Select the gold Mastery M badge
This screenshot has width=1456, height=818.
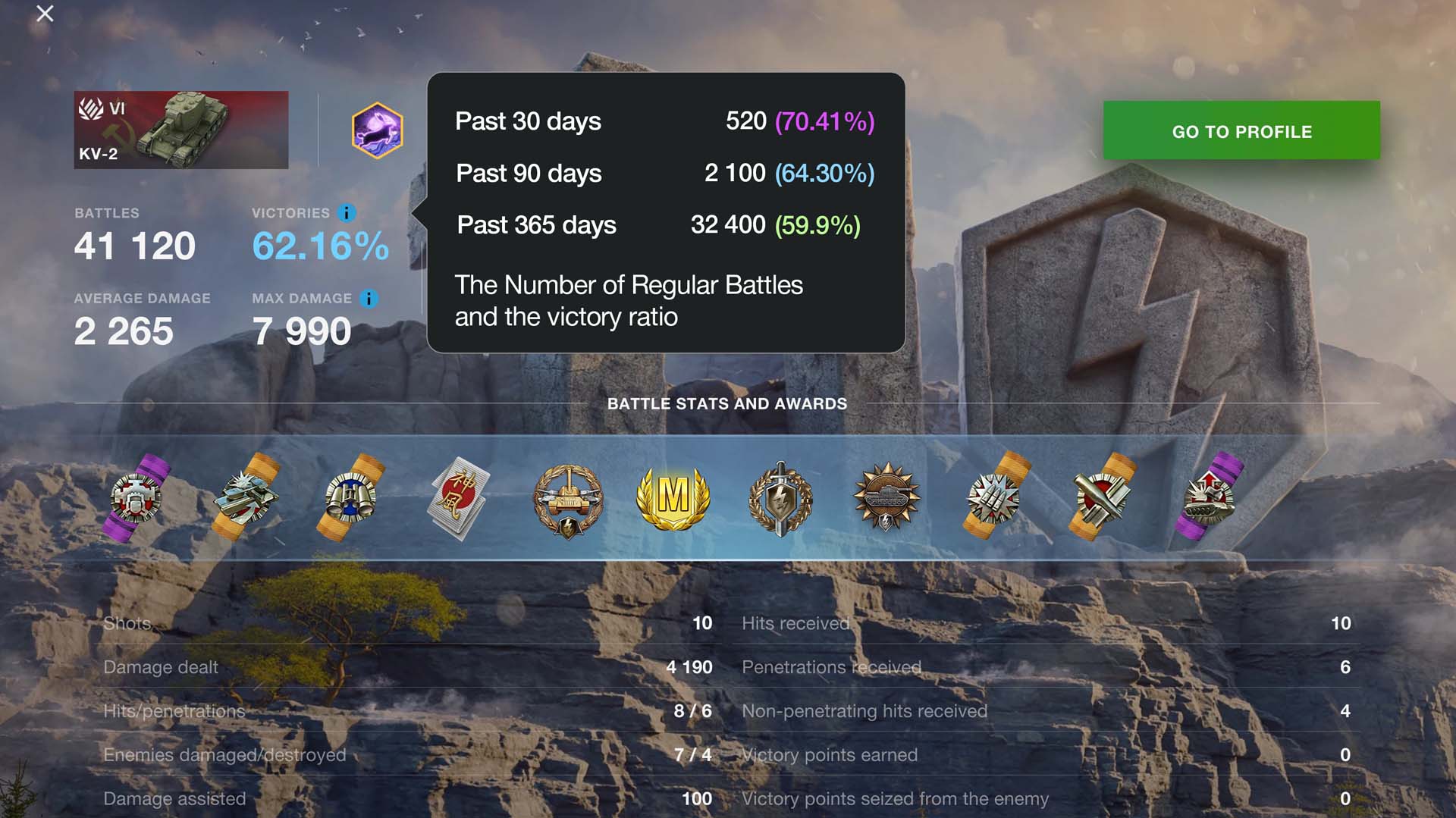[673, 498]
